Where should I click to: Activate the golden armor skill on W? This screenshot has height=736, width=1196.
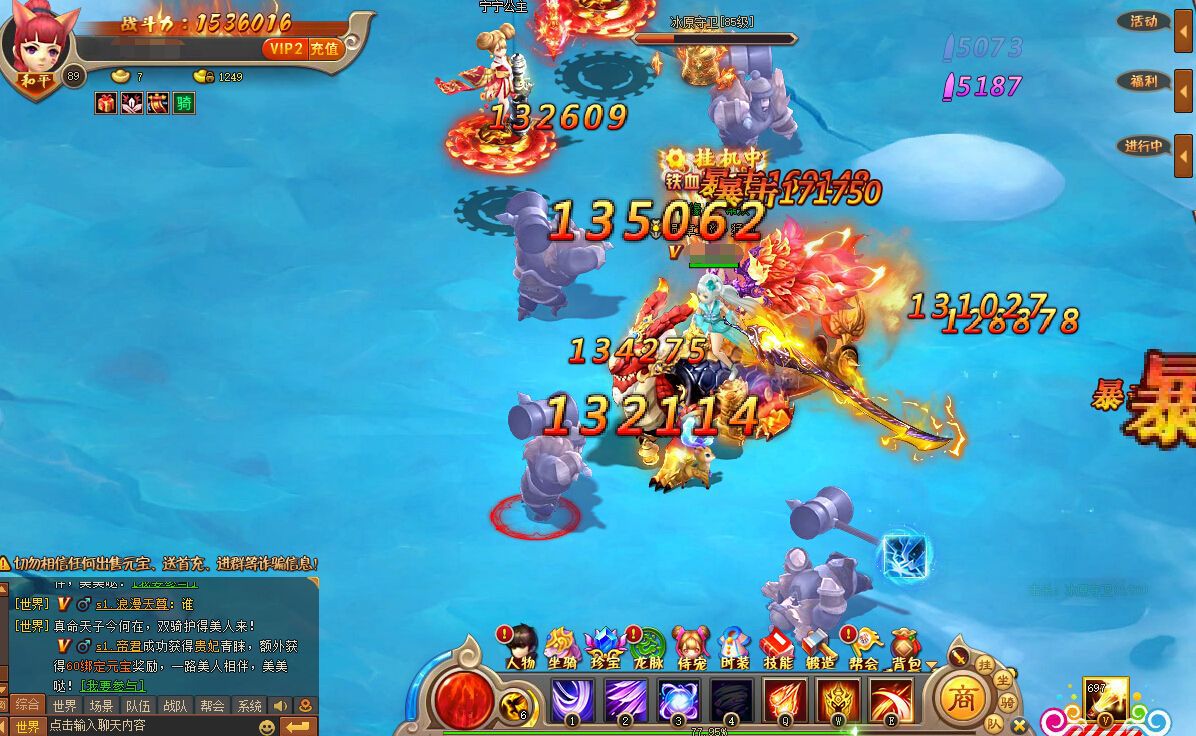[837, 699]
